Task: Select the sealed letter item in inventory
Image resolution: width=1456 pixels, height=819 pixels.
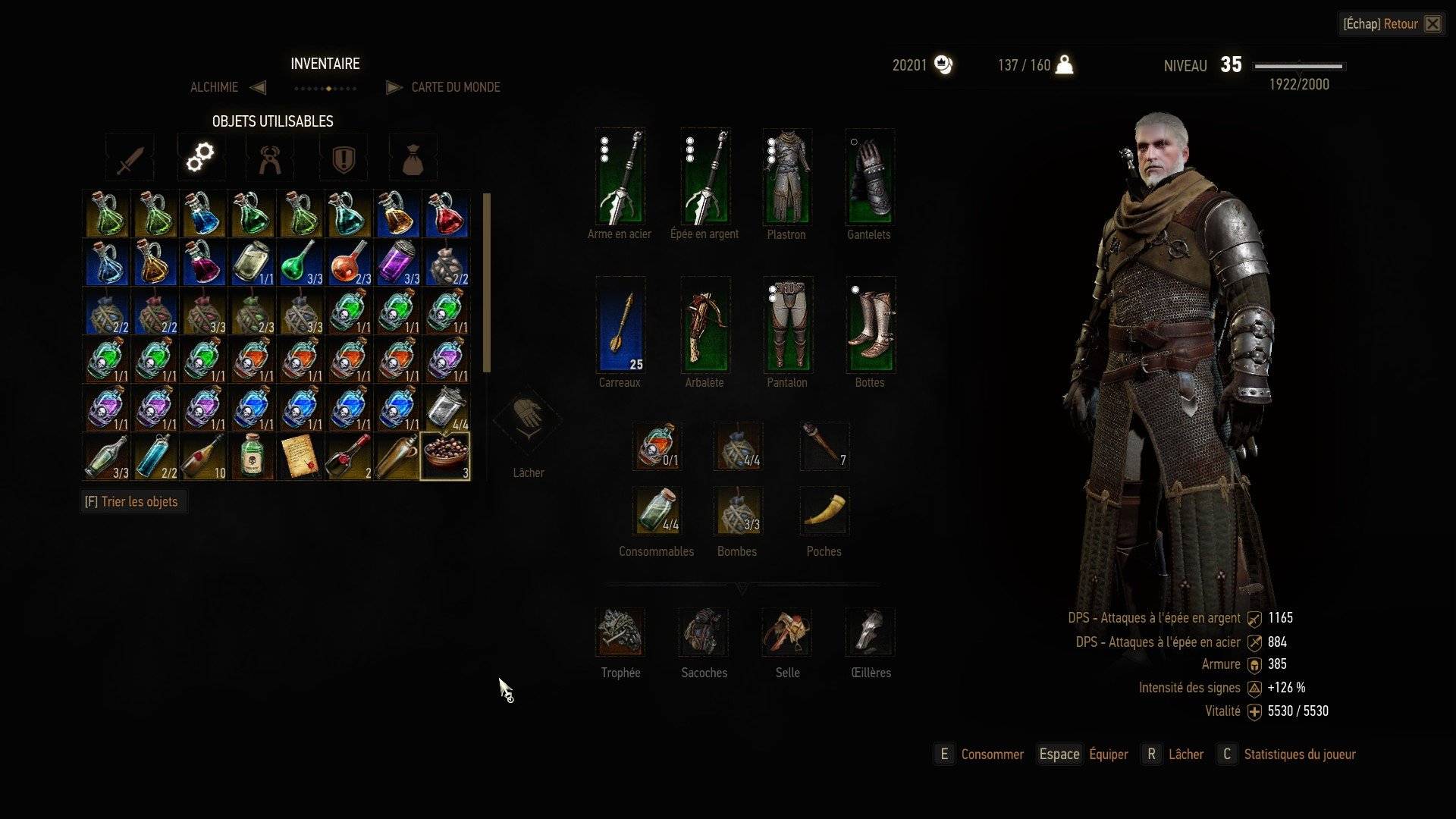Action: (300, 457)
